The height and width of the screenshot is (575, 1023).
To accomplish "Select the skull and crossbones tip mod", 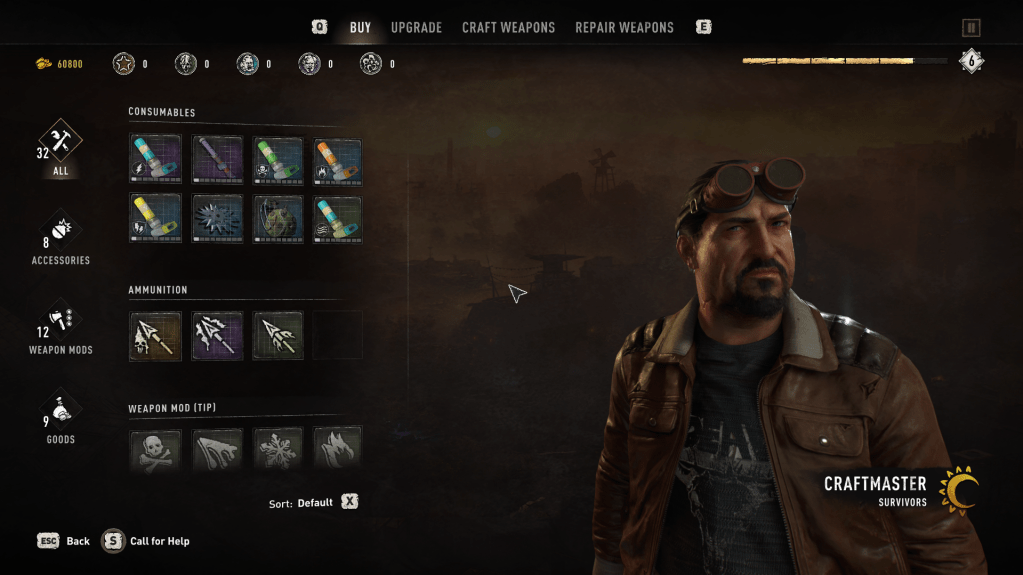I will tap(156, 450).
